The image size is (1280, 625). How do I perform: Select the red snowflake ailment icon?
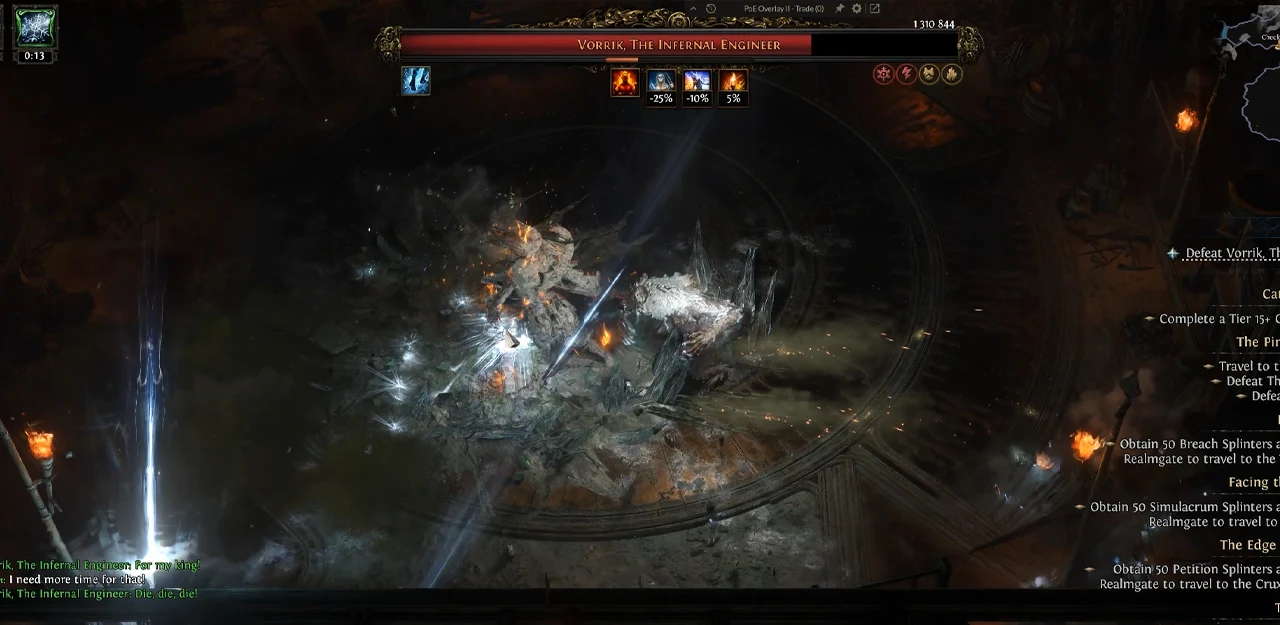coord(883,74)
